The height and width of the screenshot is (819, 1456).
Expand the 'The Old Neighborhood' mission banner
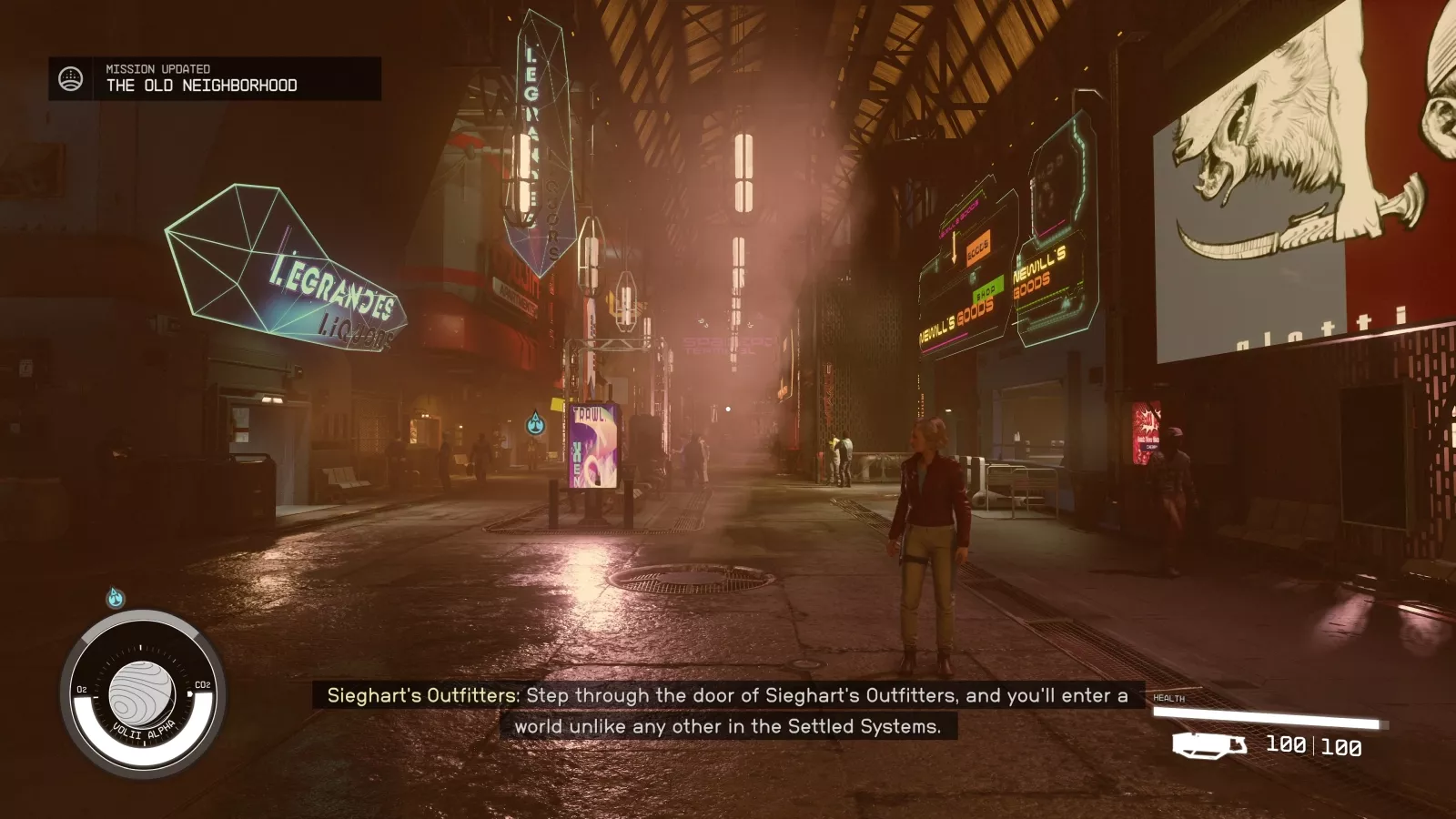202,86
